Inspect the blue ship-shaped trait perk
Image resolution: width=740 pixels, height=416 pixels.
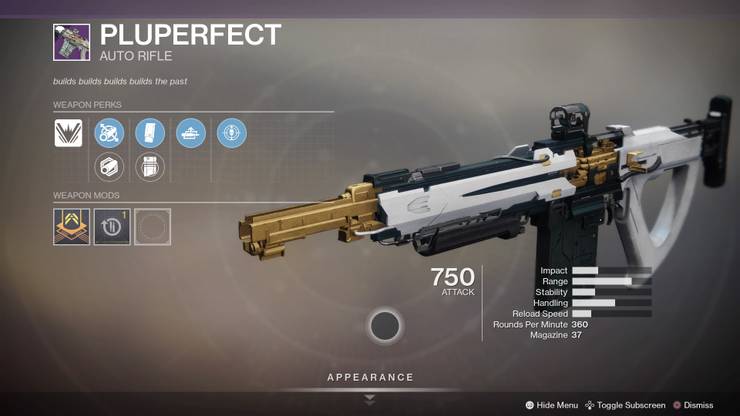(190, 133)
